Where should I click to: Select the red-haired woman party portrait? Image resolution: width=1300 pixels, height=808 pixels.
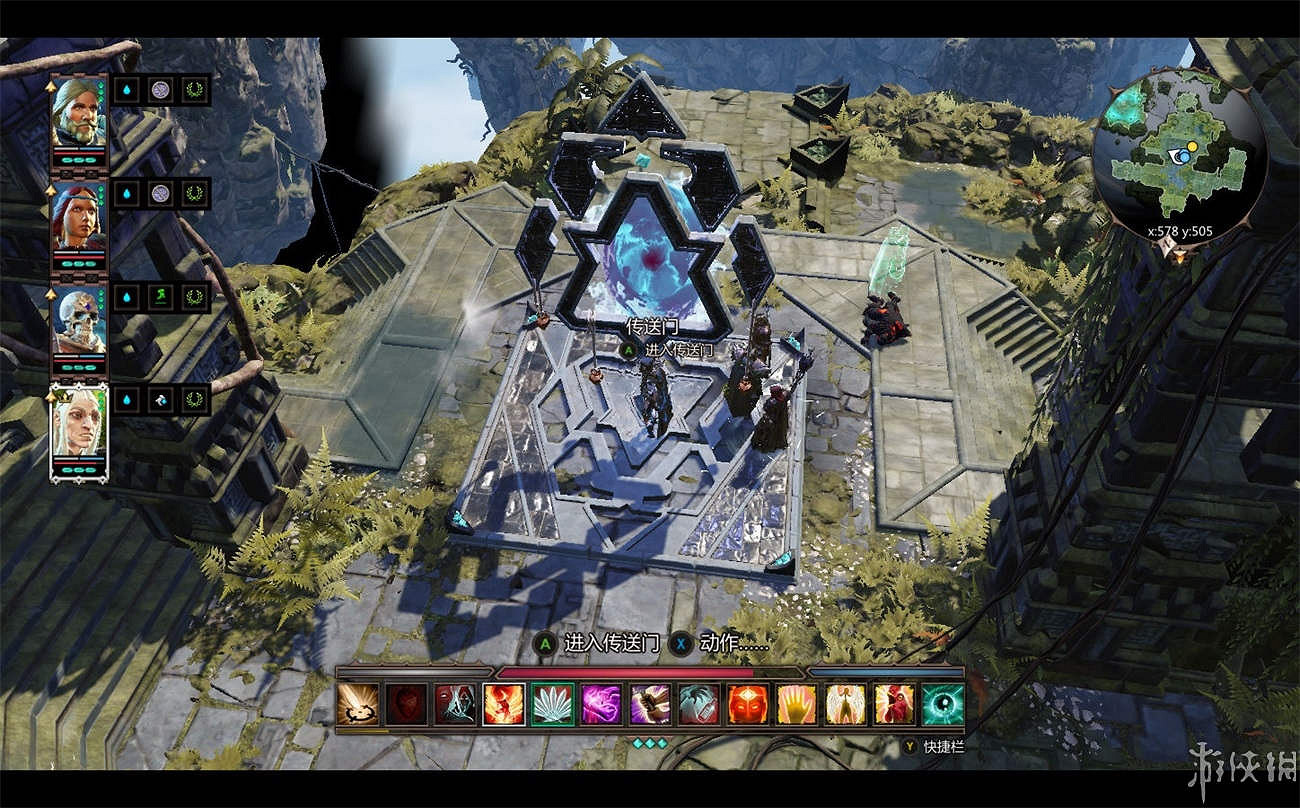click(x=79, y=215)
